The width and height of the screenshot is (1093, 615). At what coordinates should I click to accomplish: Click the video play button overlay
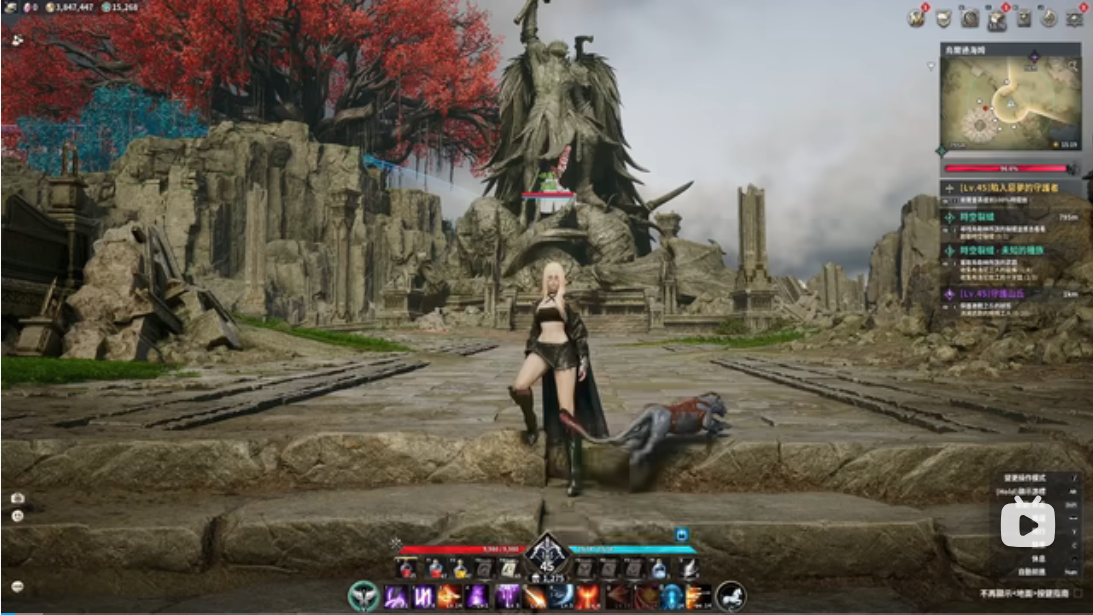(1027, 523)
